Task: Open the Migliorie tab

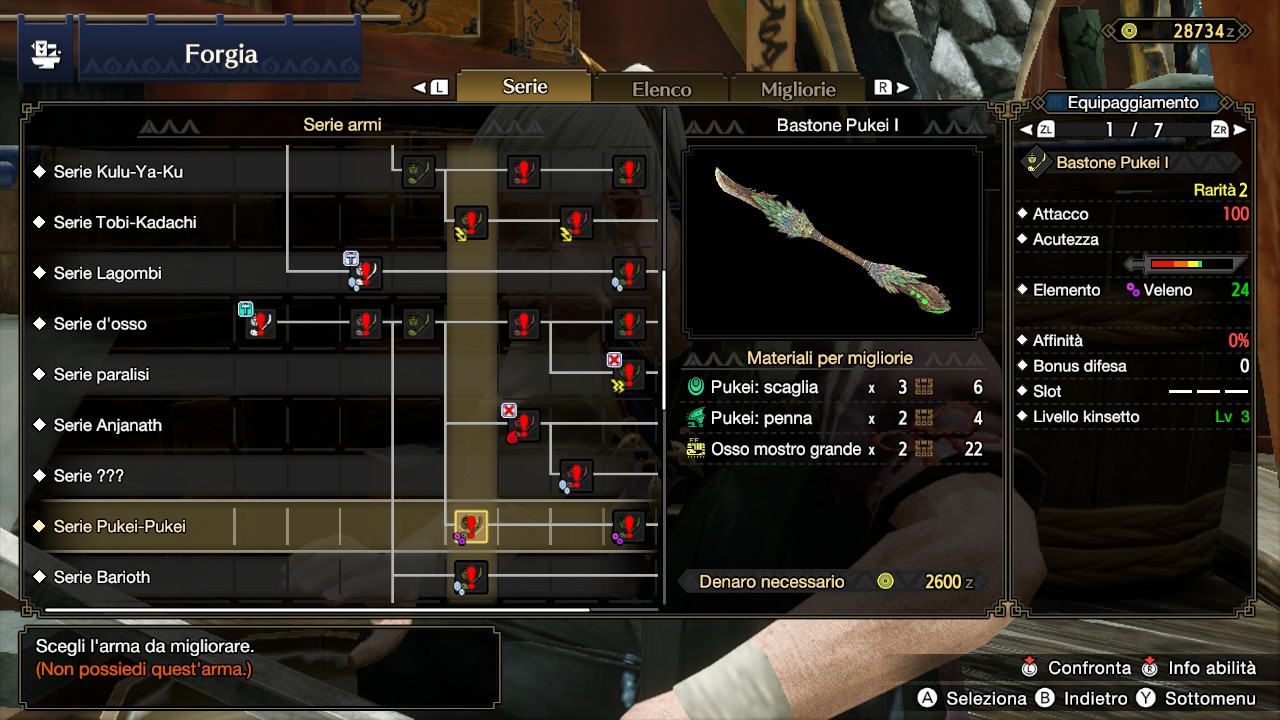Action: (x=798, y=88)
